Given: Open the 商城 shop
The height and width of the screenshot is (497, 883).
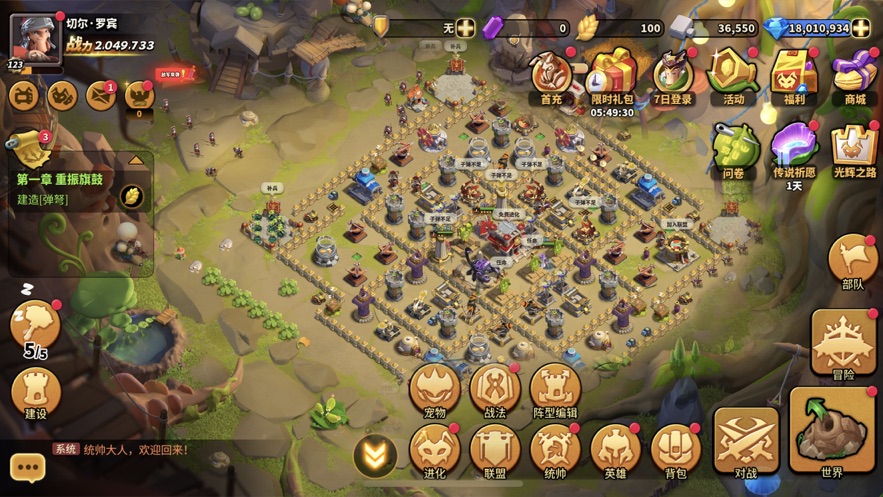Looking at the screenshot, I should pyautogui.click(x=855, y=75).
